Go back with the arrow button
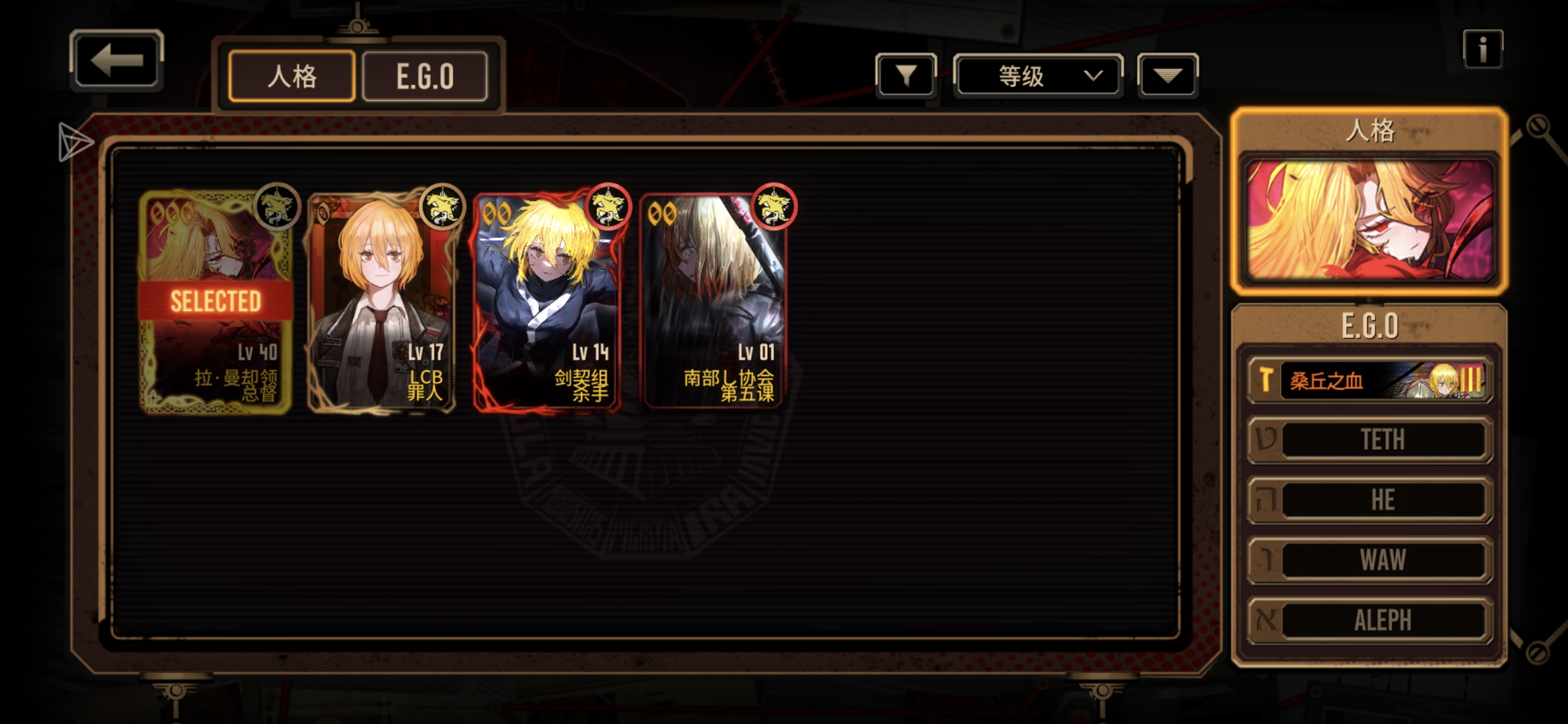The height and width of the screenshot is (724, 1568). pyautogui.click(x=117, y=61)
